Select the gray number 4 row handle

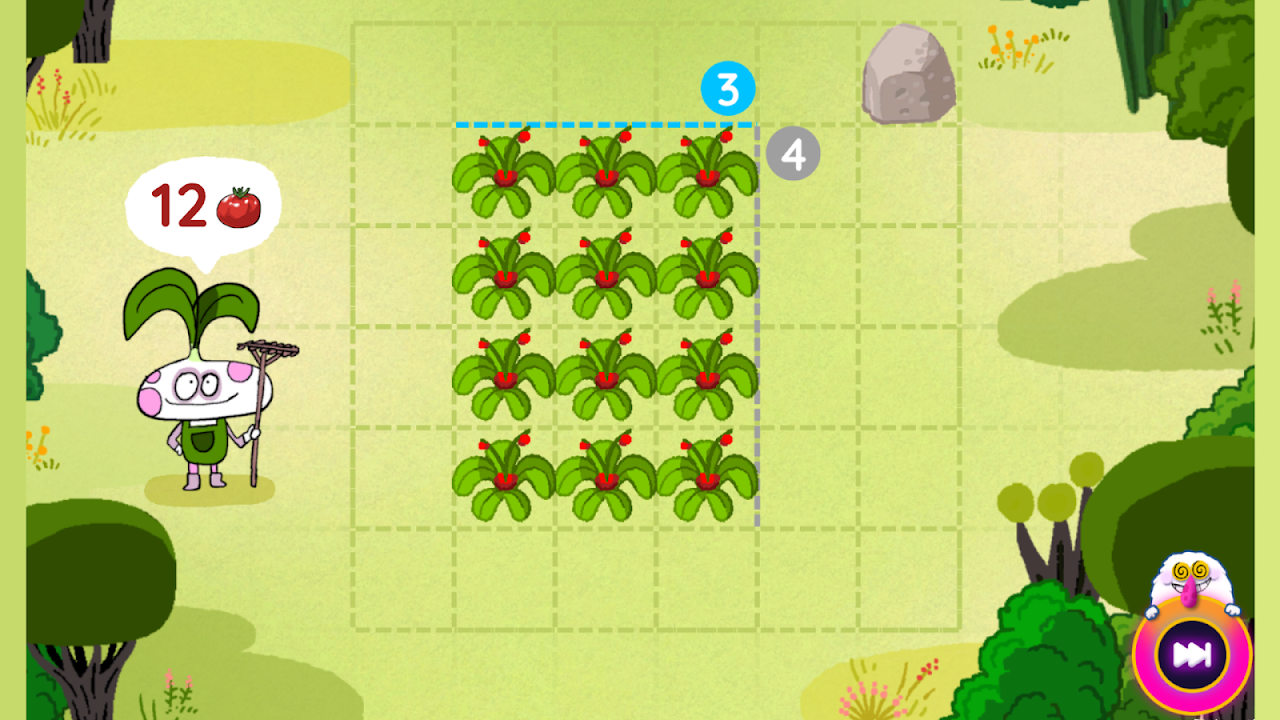(x=793, y=155)
